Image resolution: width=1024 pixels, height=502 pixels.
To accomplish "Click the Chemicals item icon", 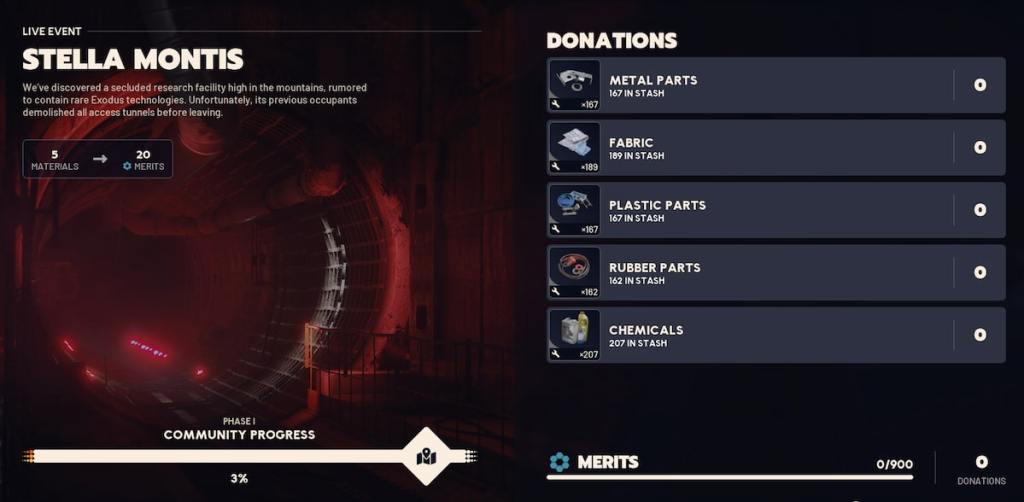I will [x=574, y=335].
